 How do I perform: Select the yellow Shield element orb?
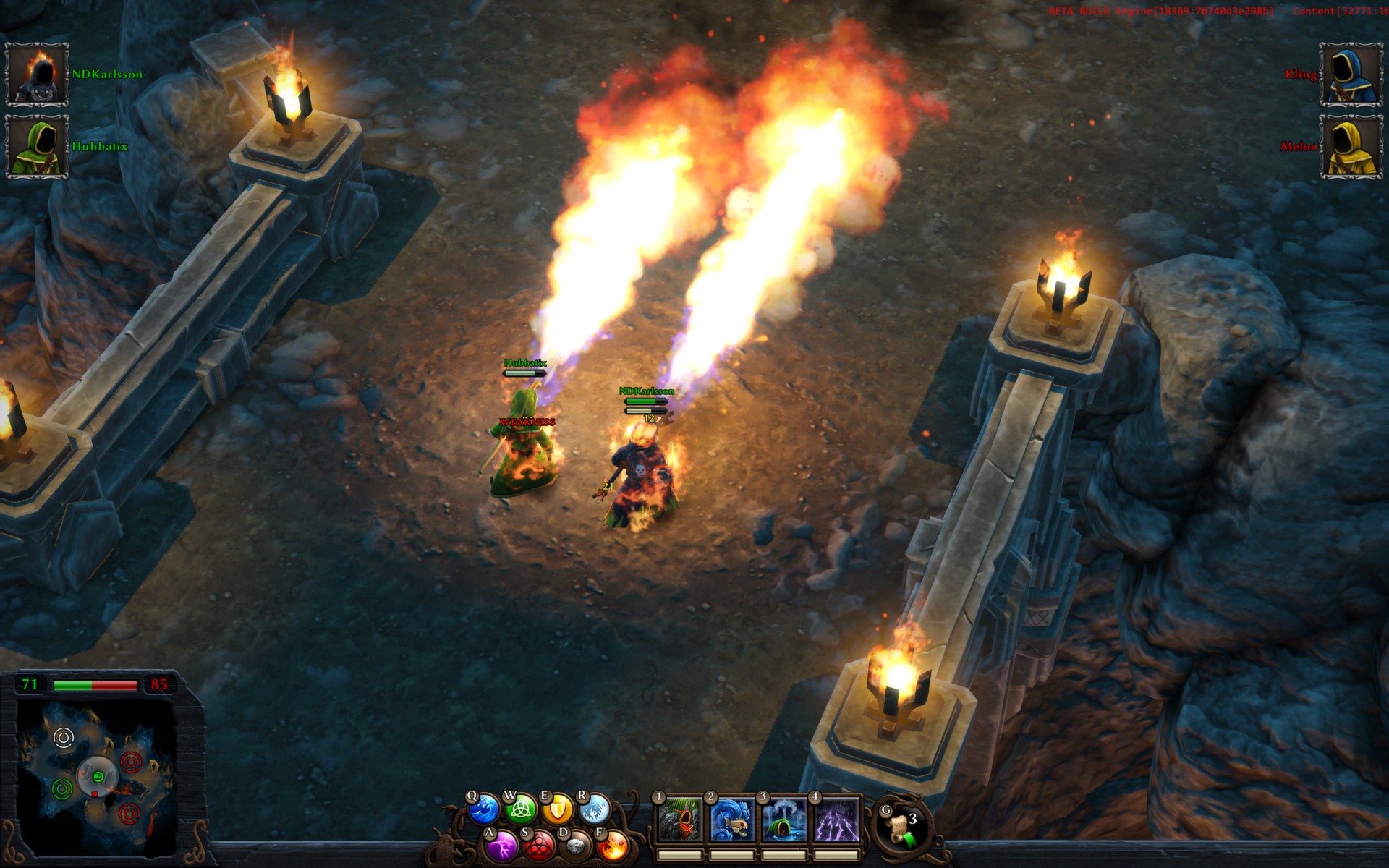point(557,809)
